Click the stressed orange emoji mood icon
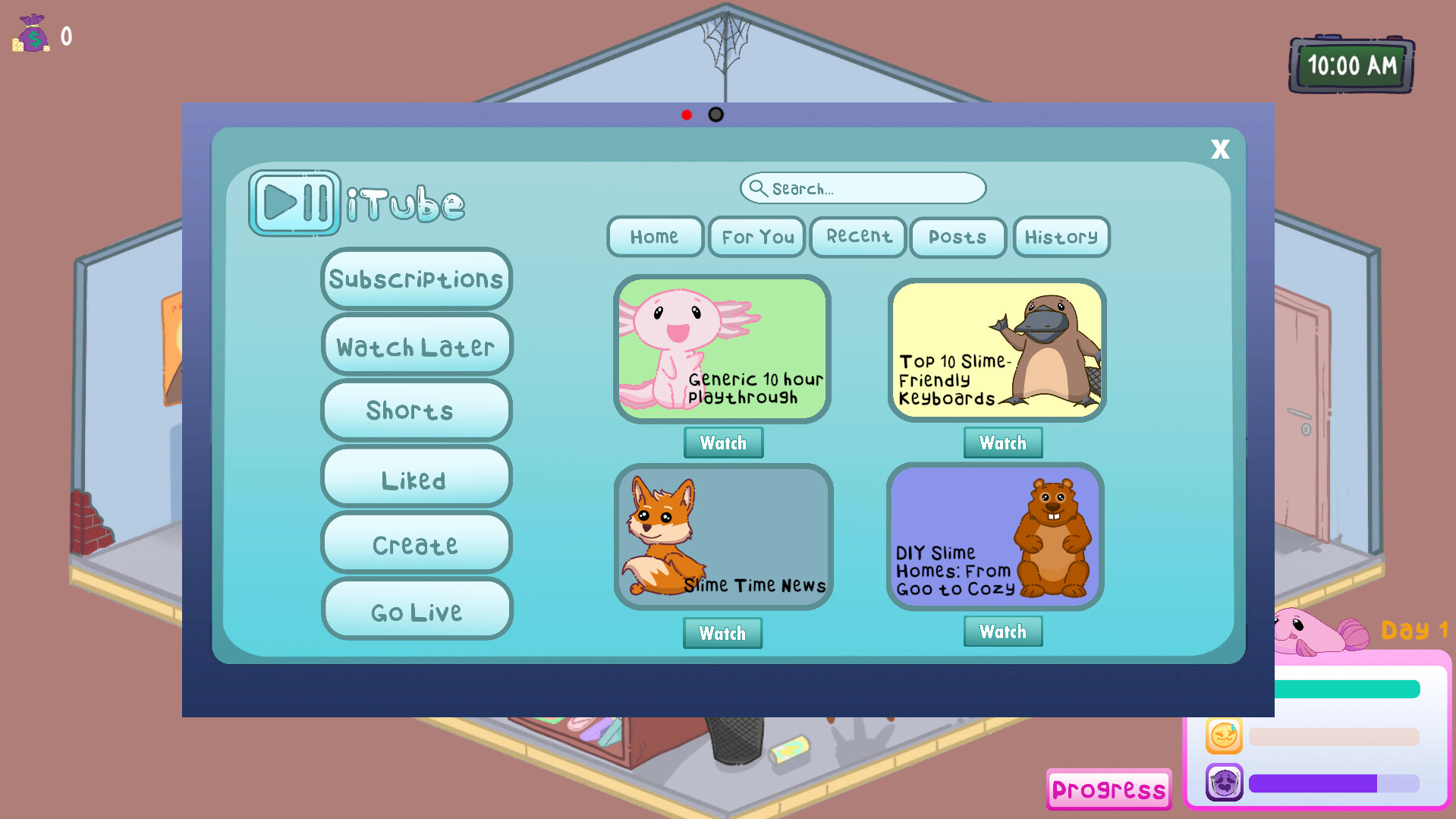 tap(1223, 734)
